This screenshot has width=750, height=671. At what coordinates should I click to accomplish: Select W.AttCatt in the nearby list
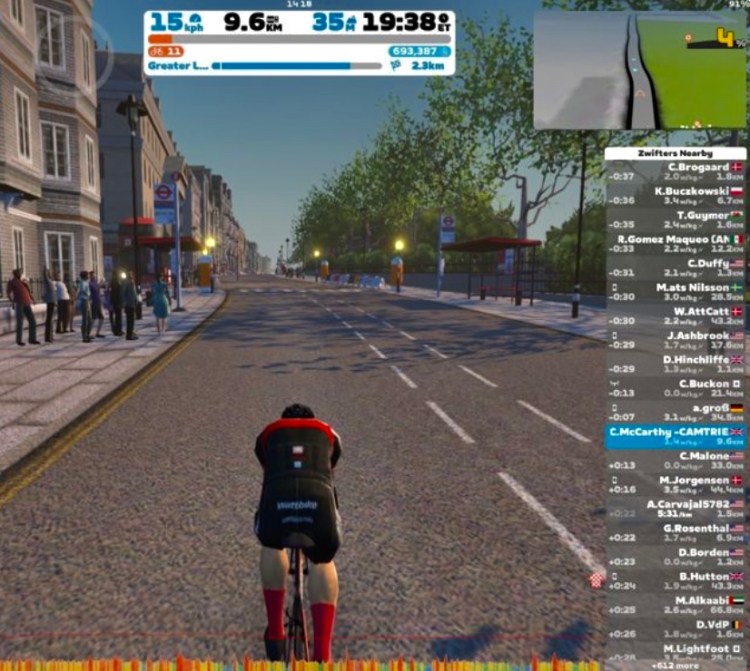point(676,316)
